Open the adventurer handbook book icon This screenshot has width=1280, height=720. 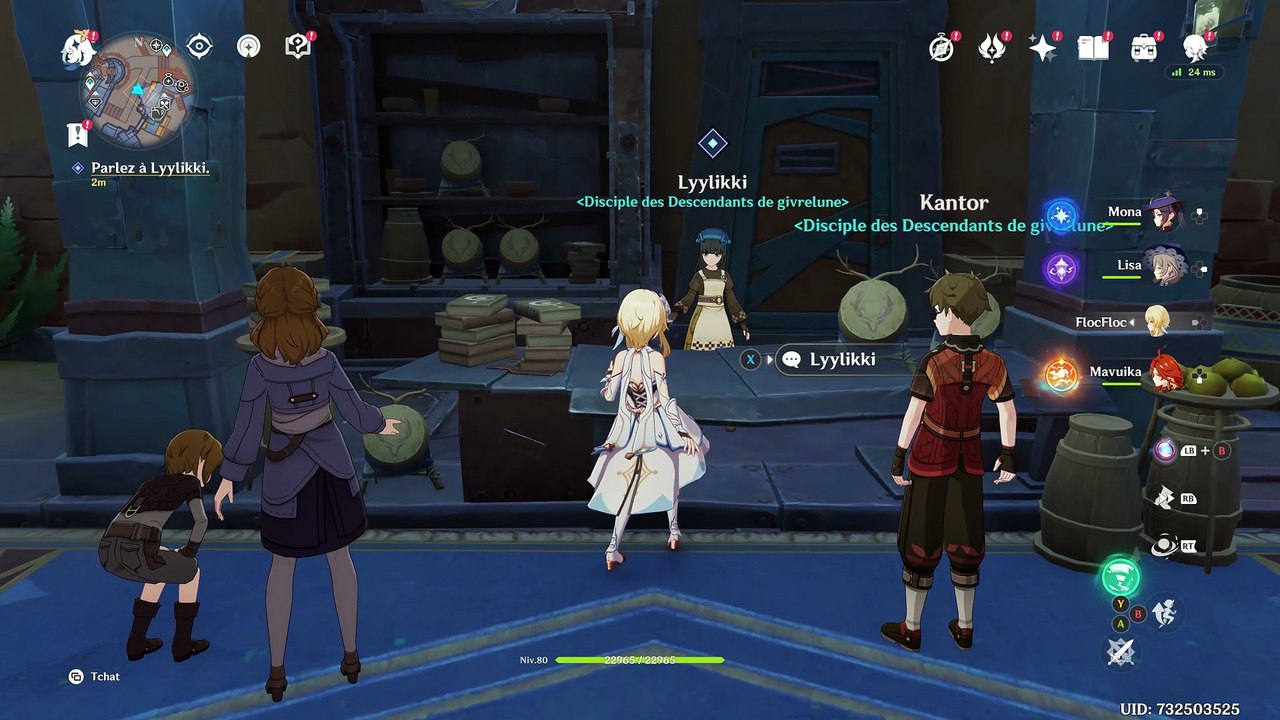[x=1092, y=47]
